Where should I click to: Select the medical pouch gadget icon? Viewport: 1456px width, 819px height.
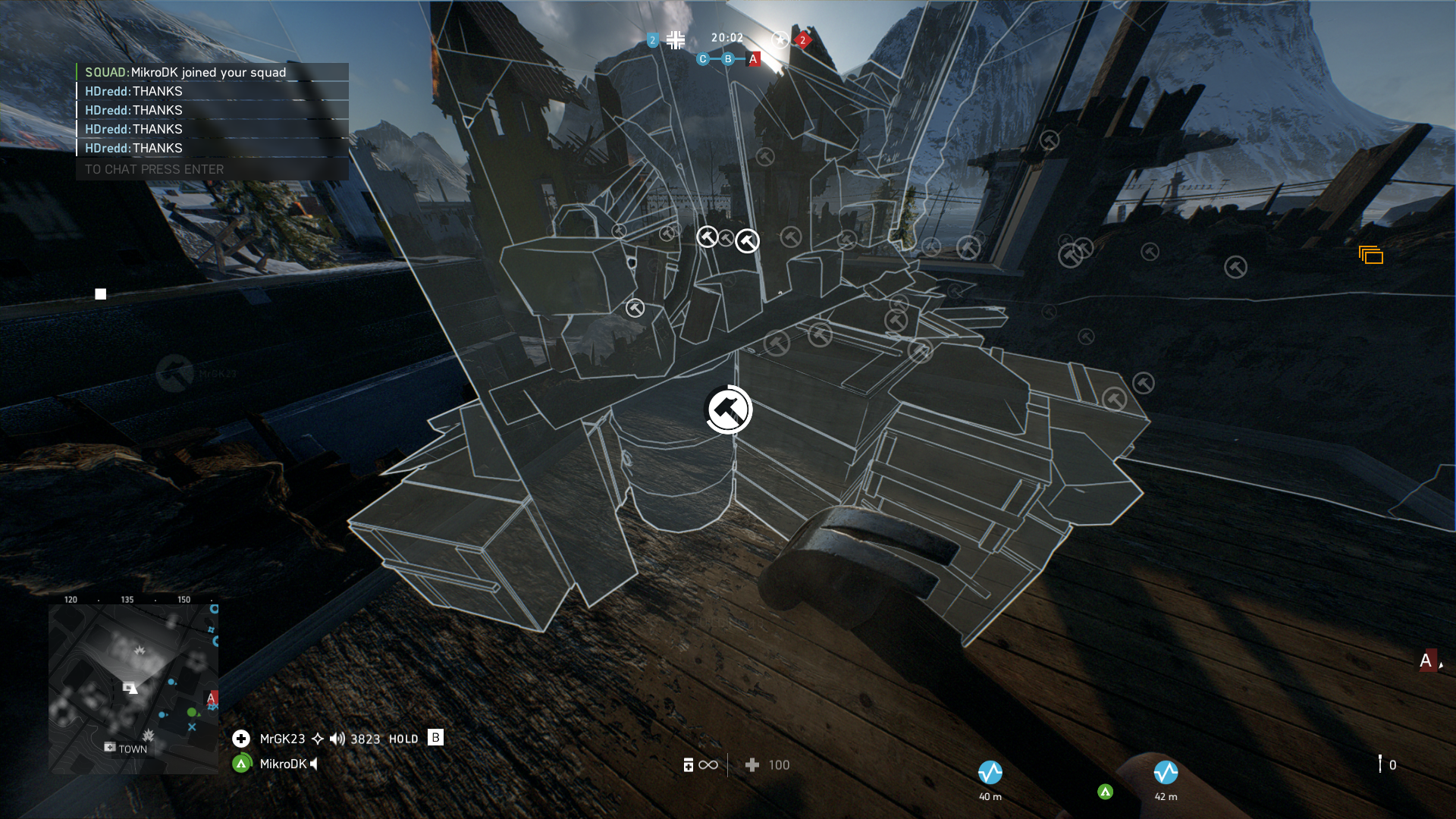[x=689, y=765]
